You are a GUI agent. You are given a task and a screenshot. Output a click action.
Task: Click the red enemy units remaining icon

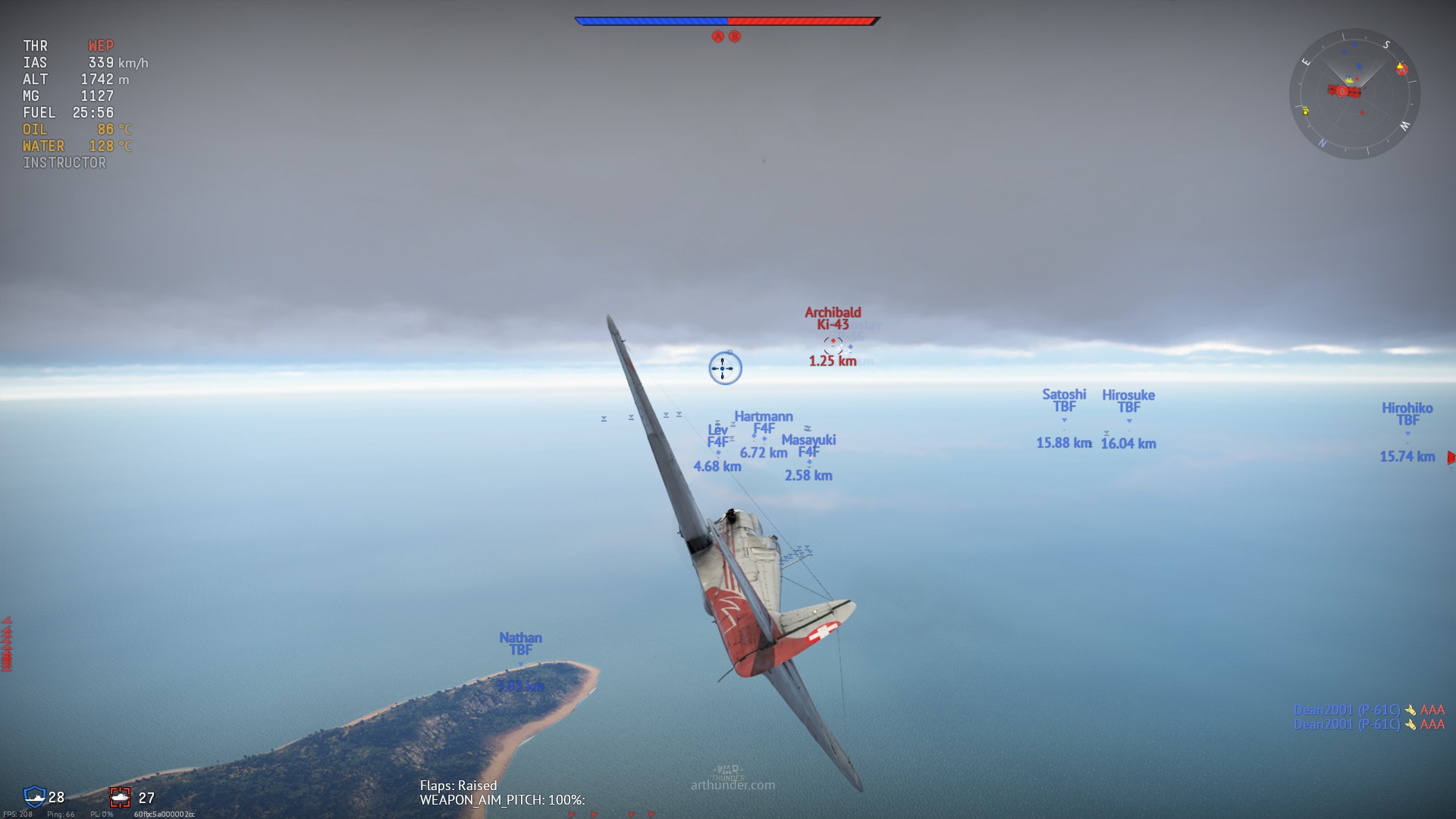pyautogui.click(x=120, y=797)
